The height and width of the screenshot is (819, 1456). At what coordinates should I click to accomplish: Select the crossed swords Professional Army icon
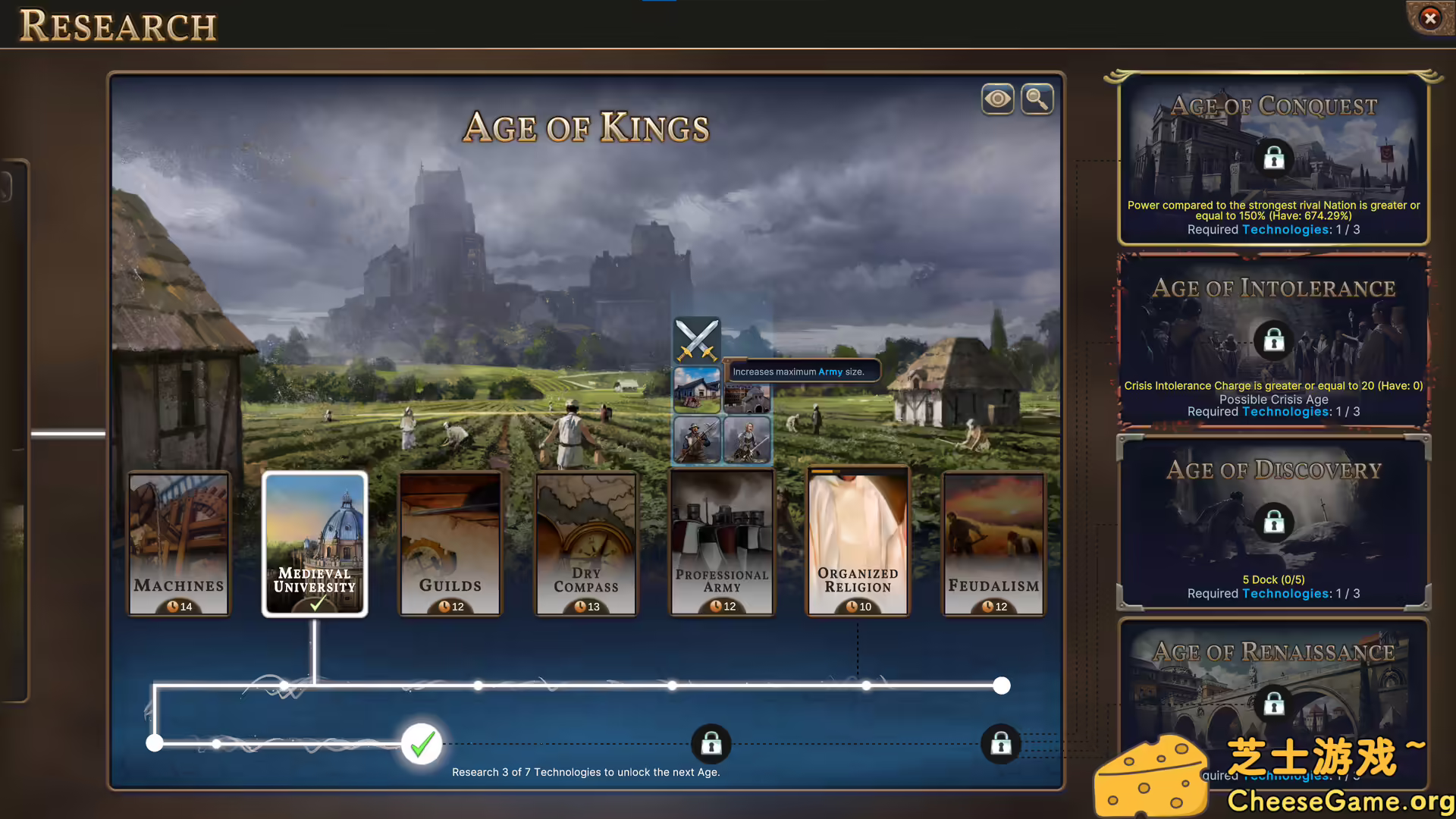click(697, 340)
